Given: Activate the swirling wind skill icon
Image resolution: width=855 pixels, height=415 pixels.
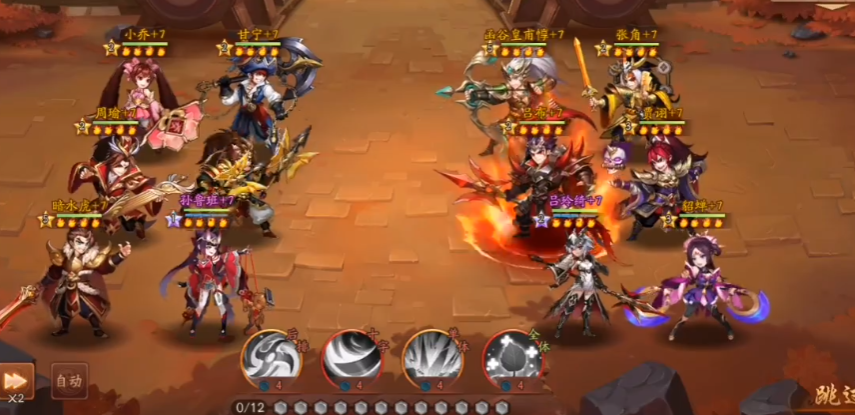Looking at the screenshot, I should [270, 360].
